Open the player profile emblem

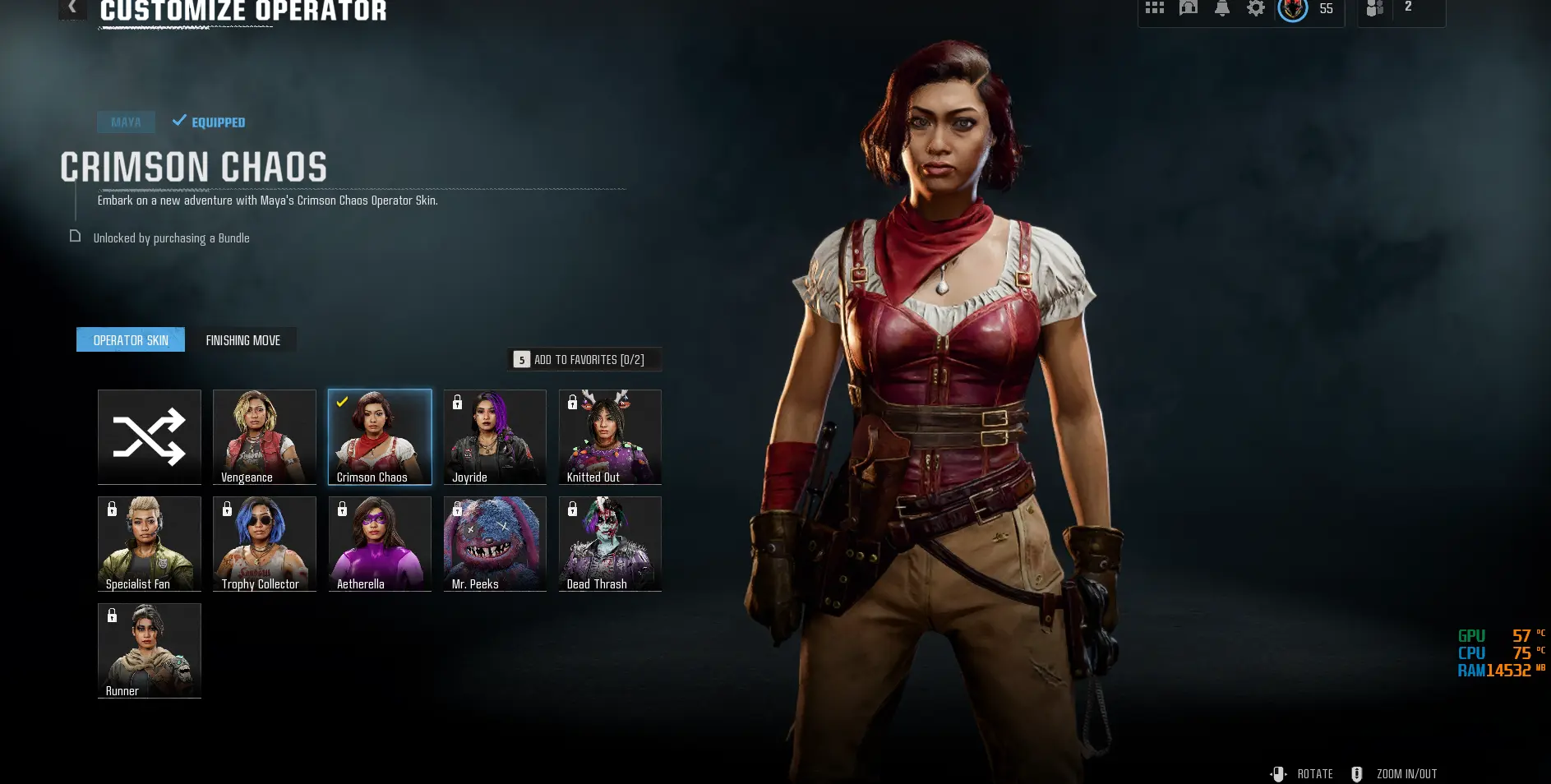[1293, 9]
